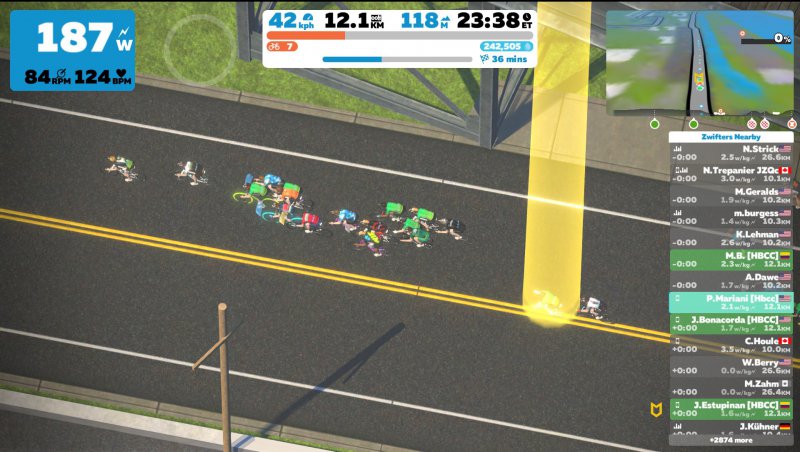800x452 pixels.
Task: Click the Zwifters Nearby header
Action: pyautogui.click(x=732, y=136)
